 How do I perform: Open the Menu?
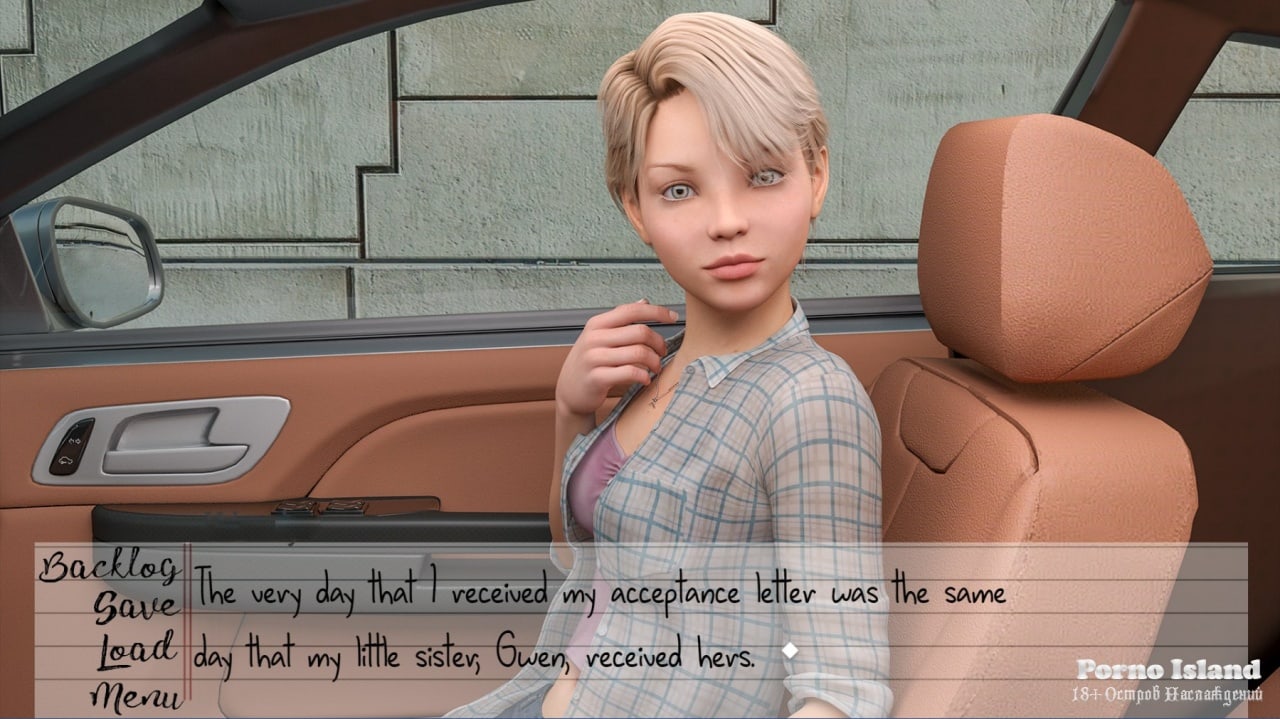136,693
